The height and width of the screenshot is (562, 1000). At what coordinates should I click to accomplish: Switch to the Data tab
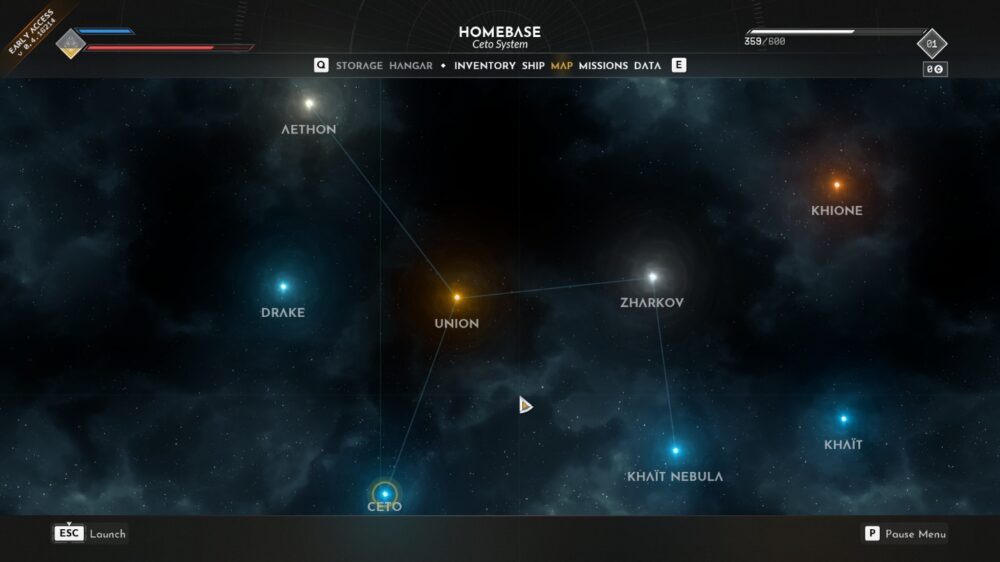coord(647,66)
